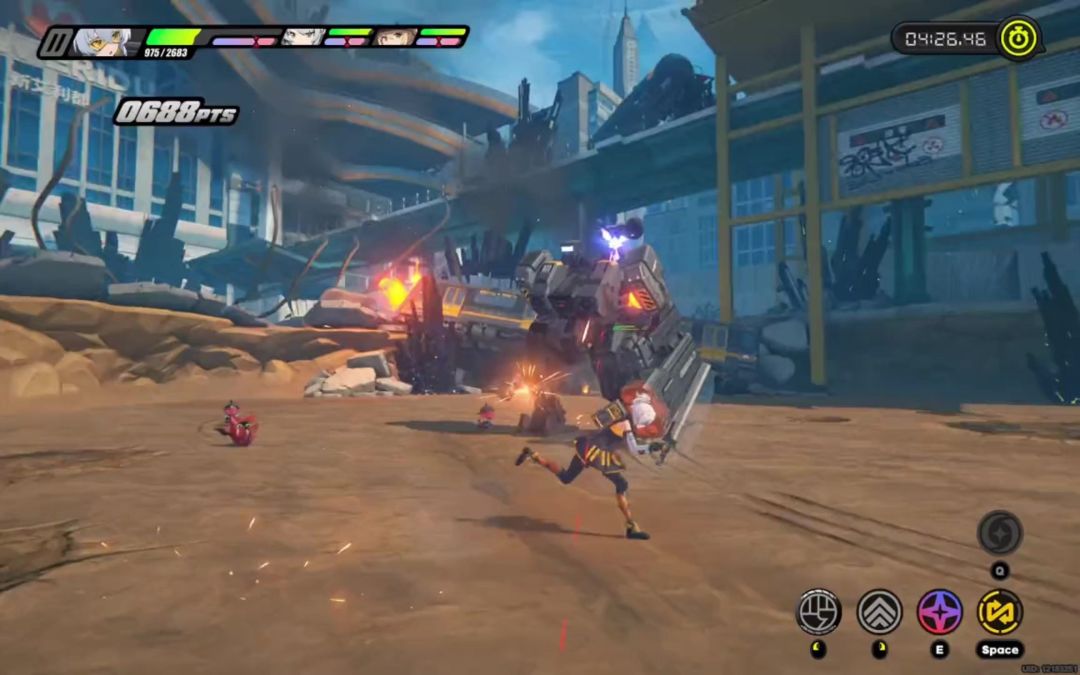Select the active character portrait with yellow visor
This screenshot has height=675, width=1080.
click(x=104, y=42)
